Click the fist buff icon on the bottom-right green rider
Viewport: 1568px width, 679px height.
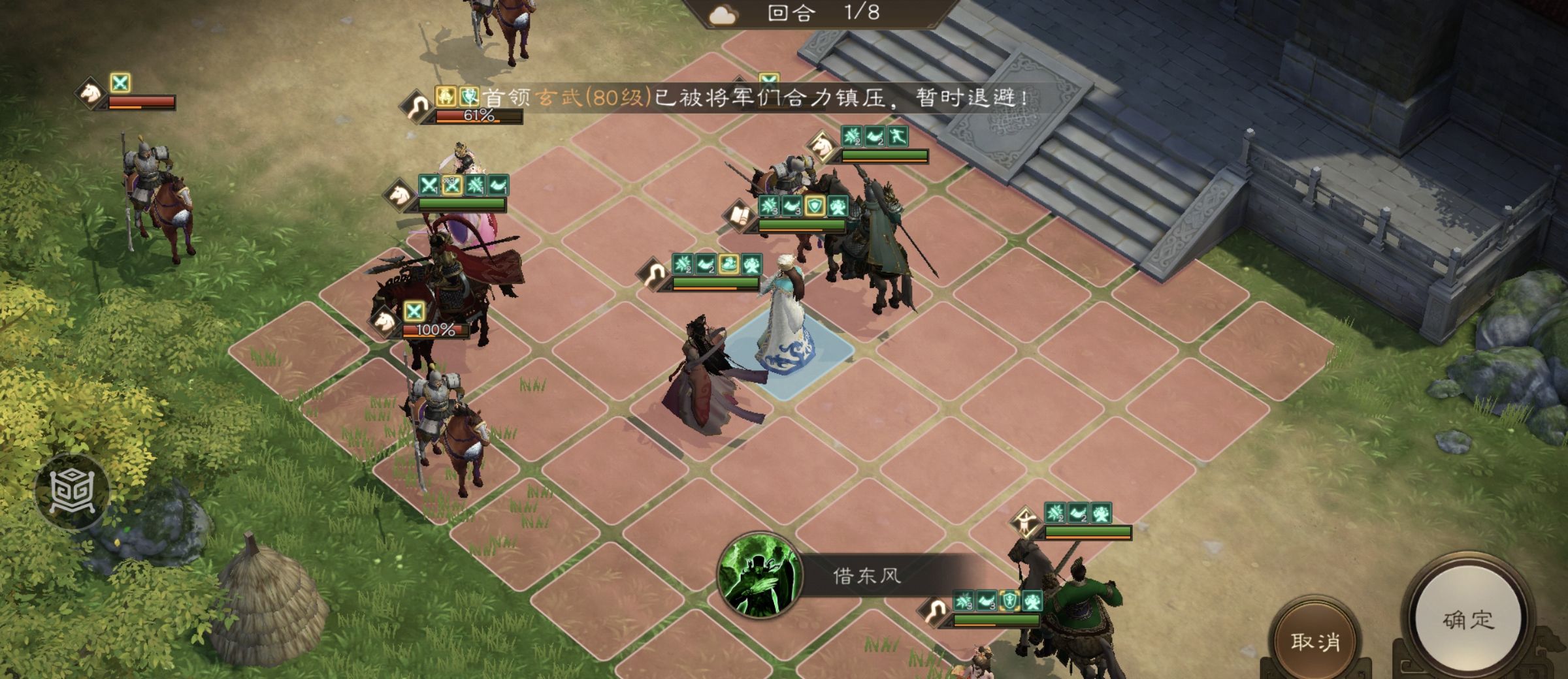click(x=1032, y=601)
